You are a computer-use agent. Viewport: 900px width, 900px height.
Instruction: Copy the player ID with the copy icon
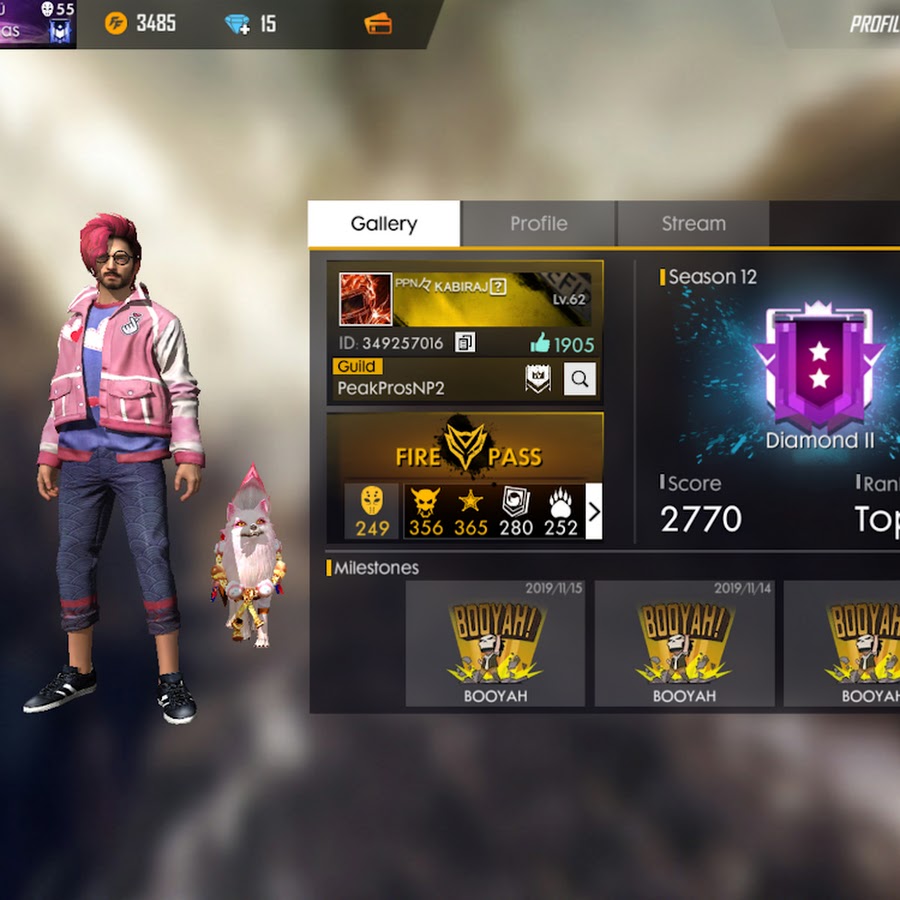[x=465, y=343]
